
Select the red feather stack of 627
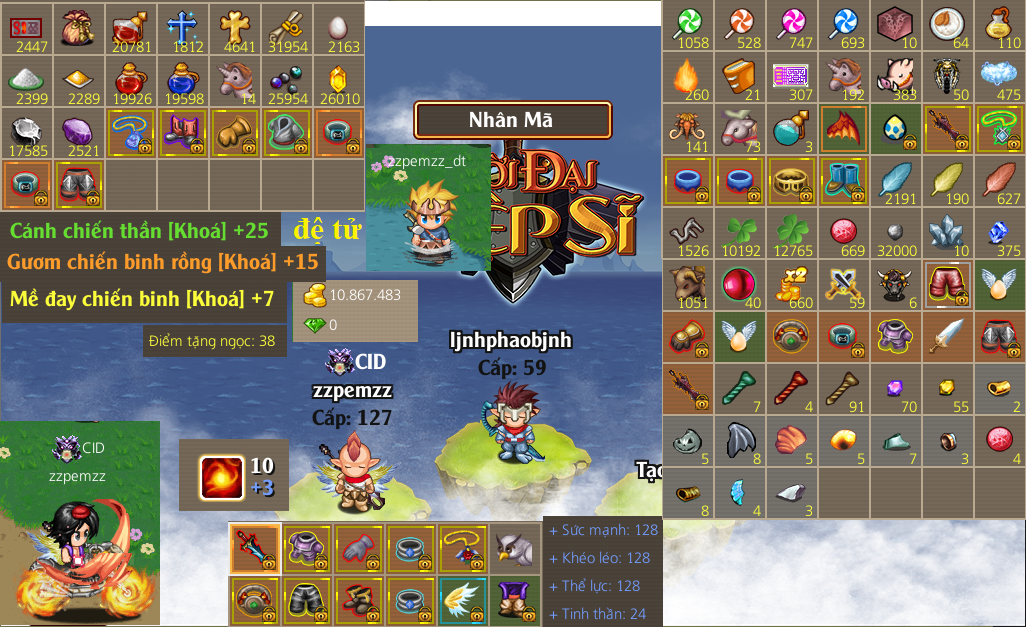(x=1000, y=181)
